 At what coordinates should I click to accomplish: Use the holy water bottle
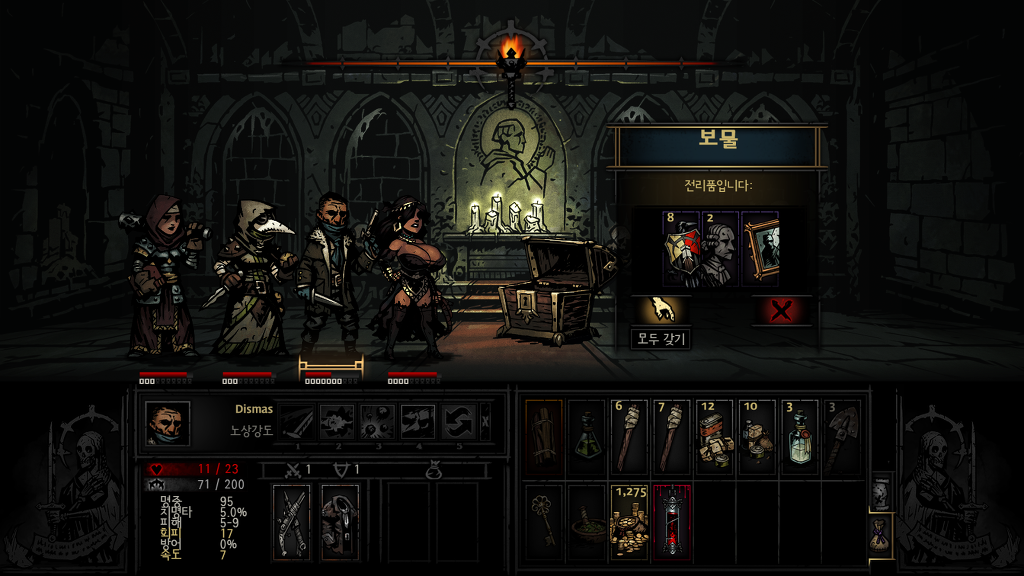(802, 437)
